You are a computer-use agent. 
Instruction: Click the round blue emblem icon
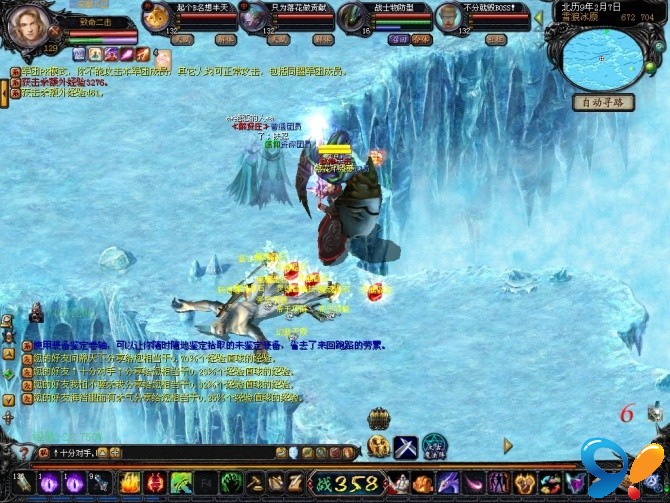[x=434, y=446]
